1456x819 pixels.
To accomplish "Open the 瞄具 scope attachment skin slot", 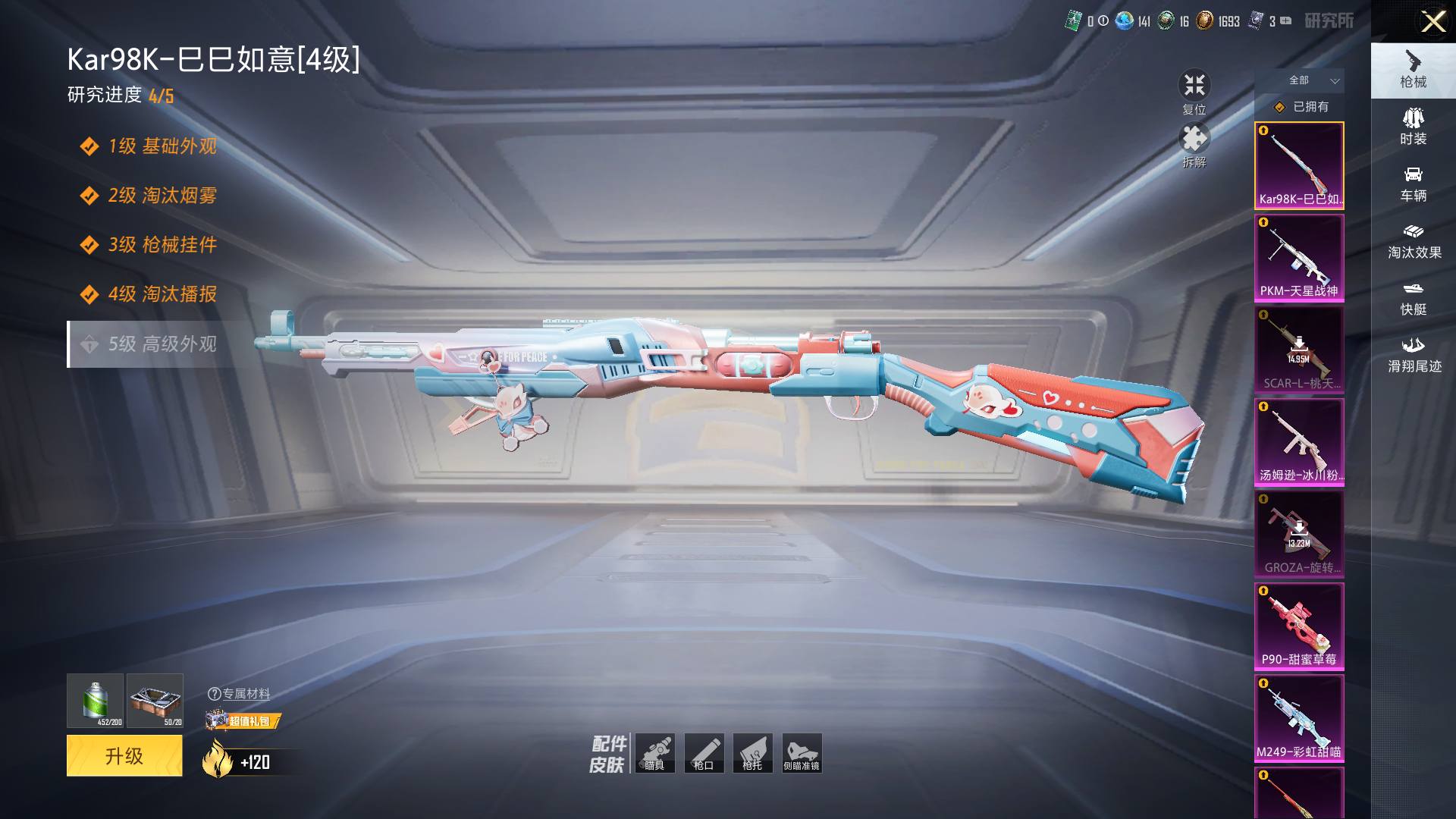I will pyautogui.click(x=655, y=753).
